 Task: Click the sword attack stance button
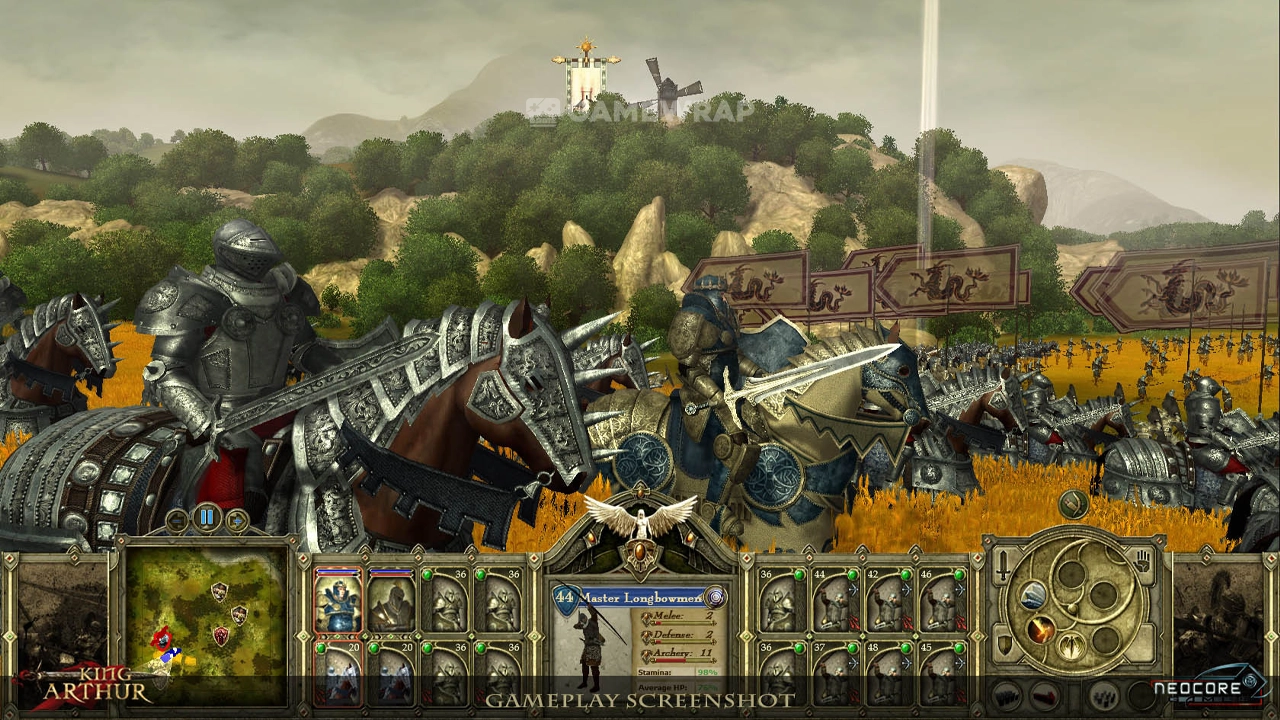(x=1003, y=566)
